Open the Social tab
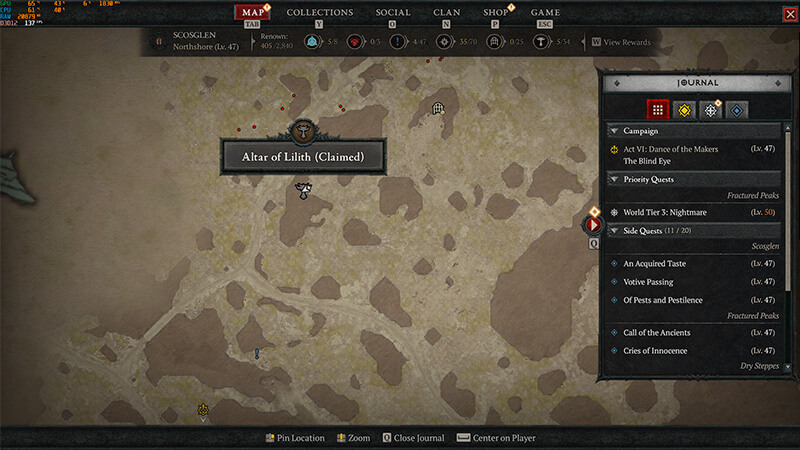This screenshot has width=800, height=450. (393, 13)
